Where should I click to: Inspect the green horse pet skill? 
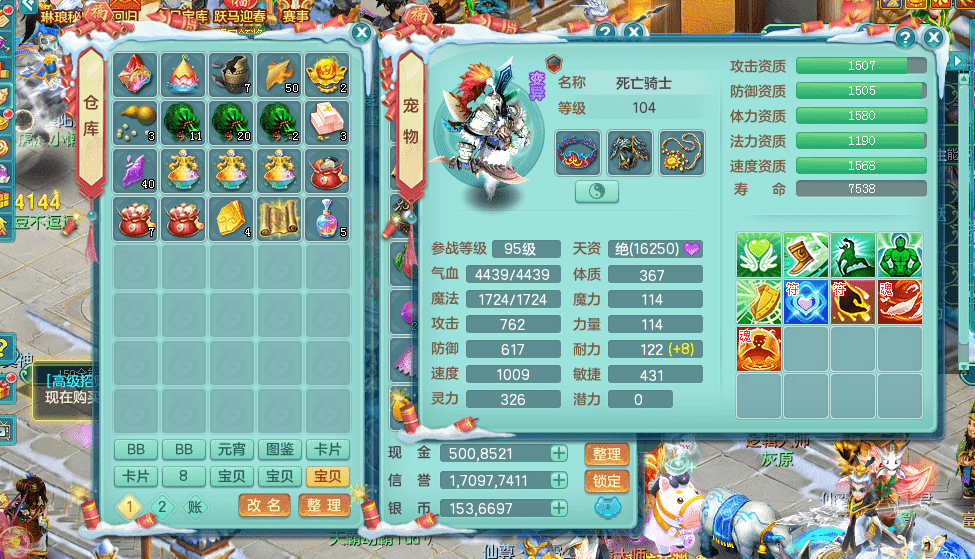click(x=853, y=255)
